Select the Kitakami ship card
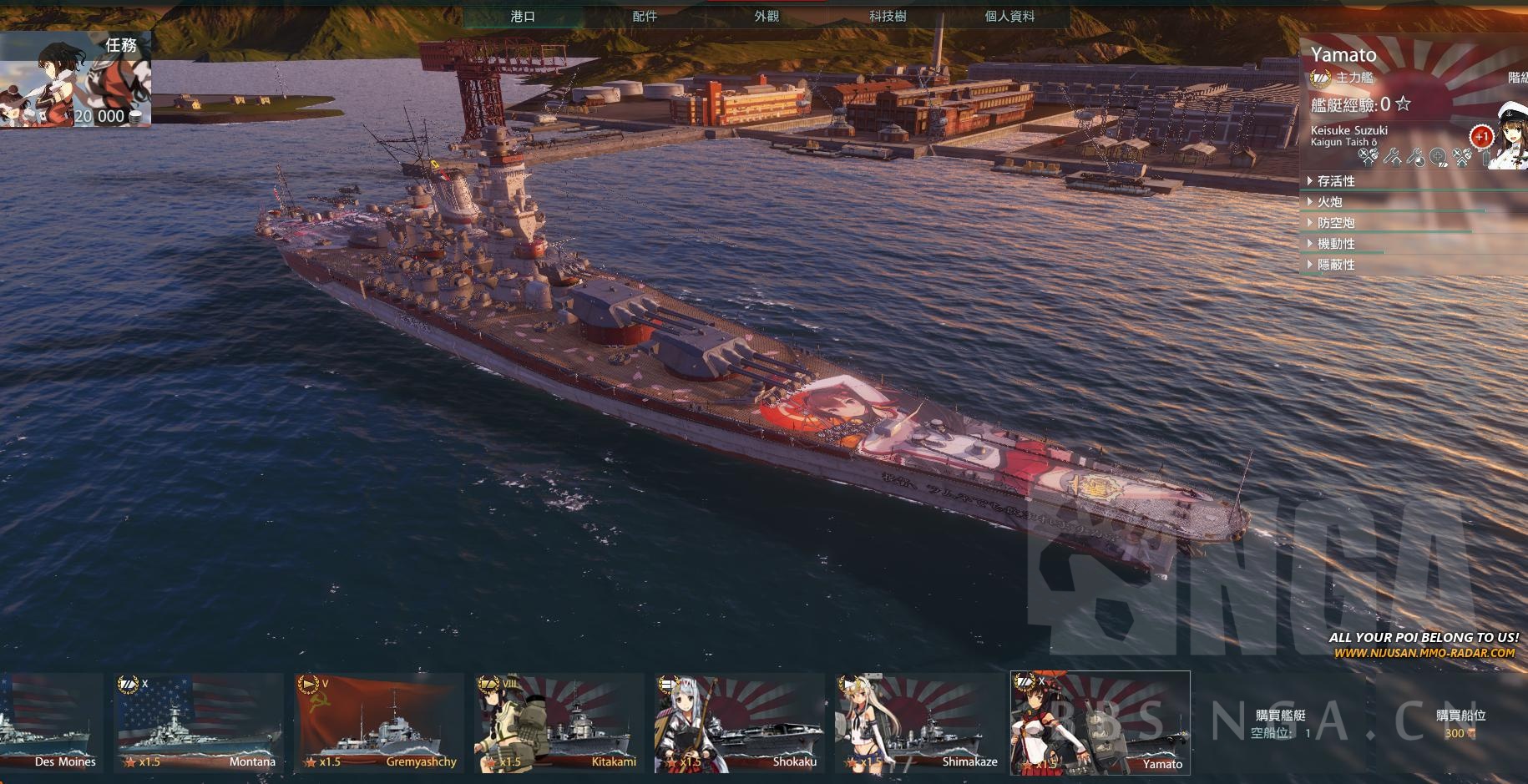The image size is (1528, 784). coord(559,723)
